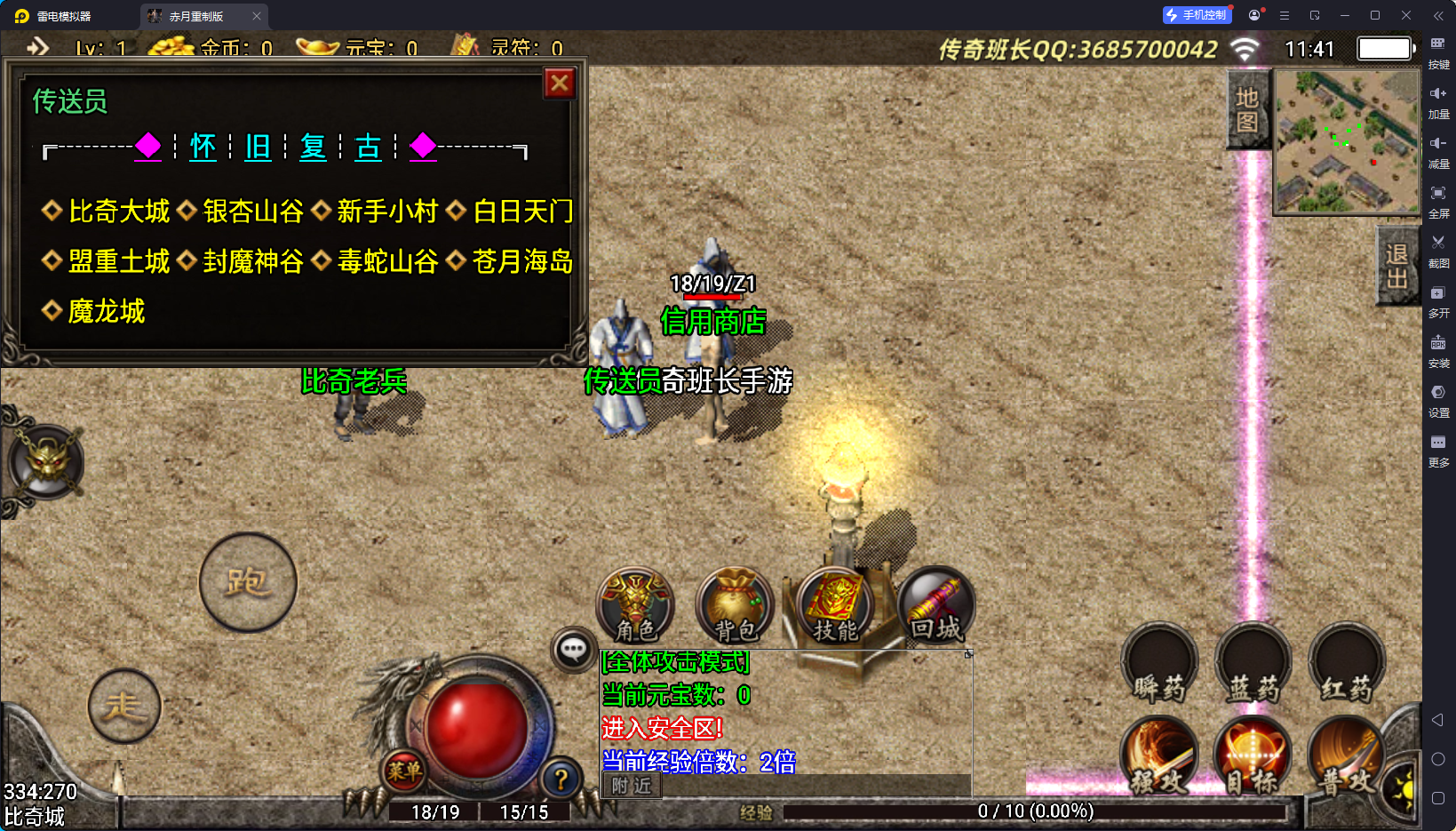
Task: Show the 技能 skills book
Action: (835, 605)
